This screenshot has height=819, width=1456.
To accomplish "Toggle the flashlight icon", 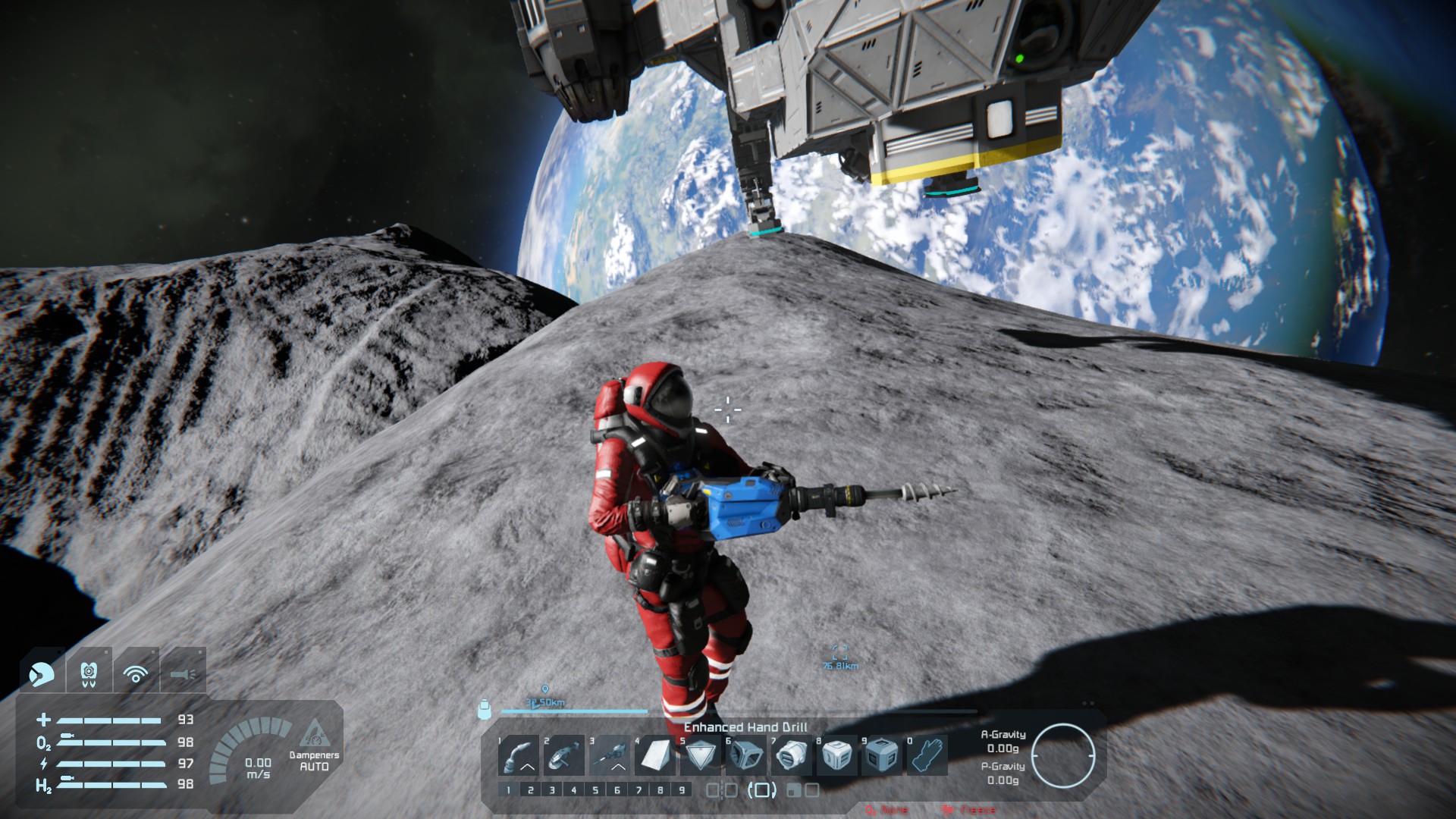I will 183,673.
